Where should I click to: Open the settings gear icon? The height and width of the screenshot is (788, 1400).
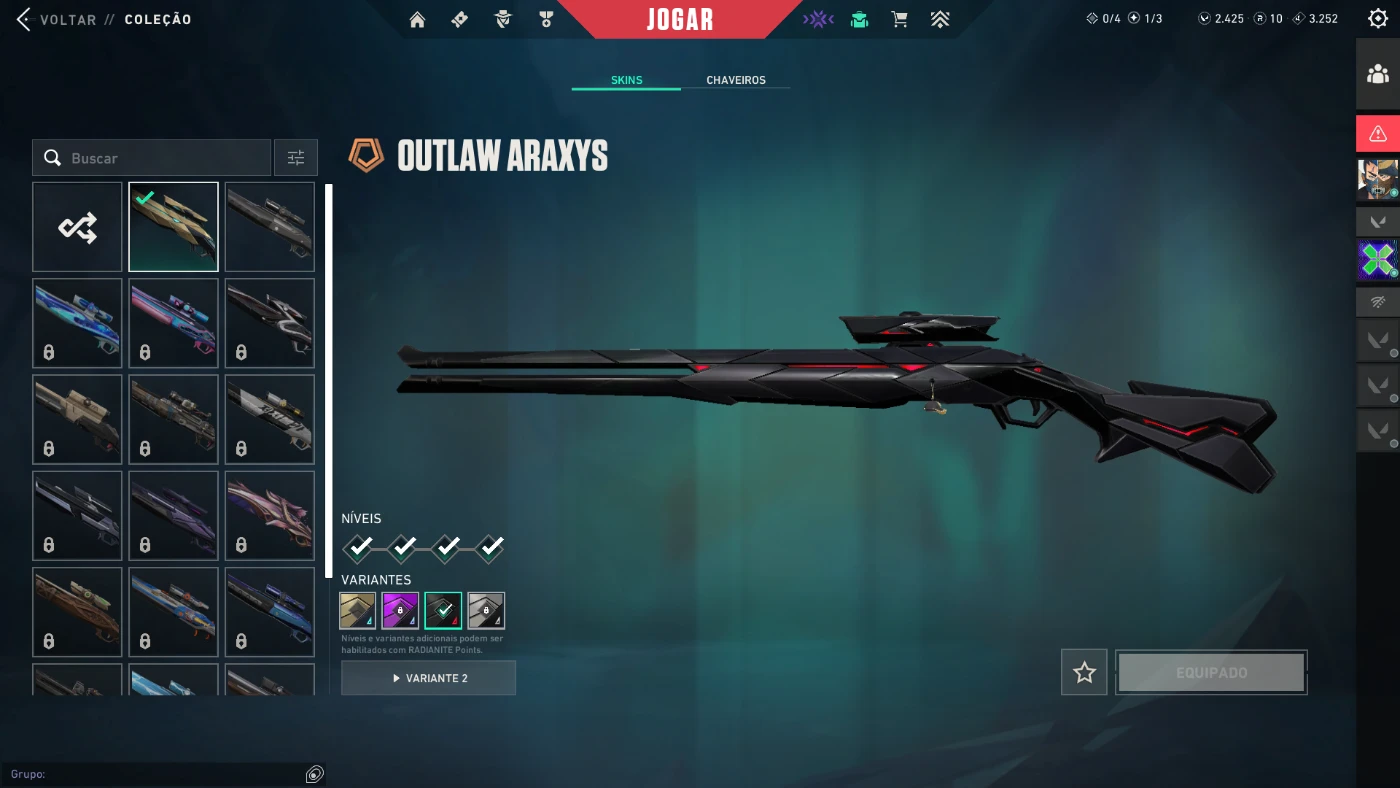click(1377, 19)
